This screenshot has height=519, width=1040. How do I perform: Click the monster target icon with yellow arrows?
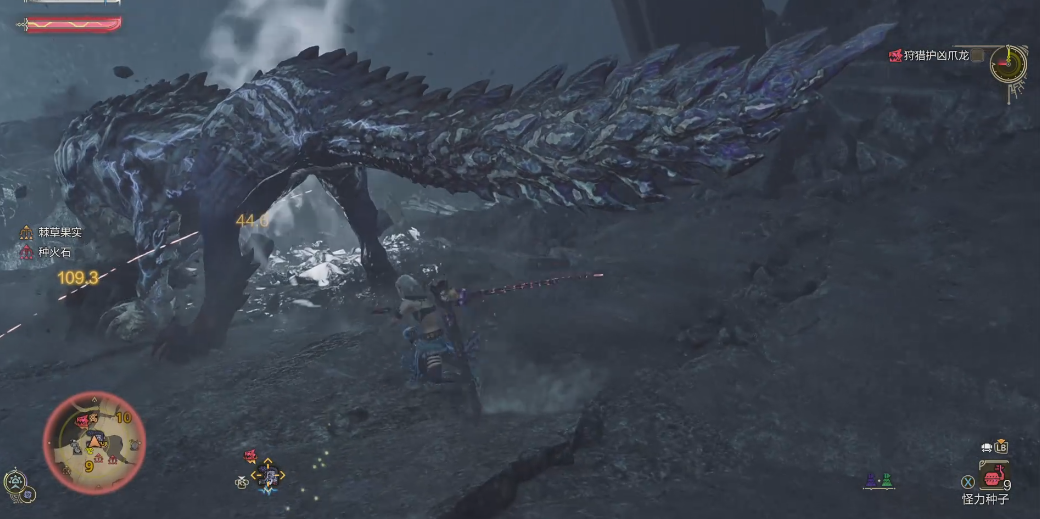(x=267, y=476)
